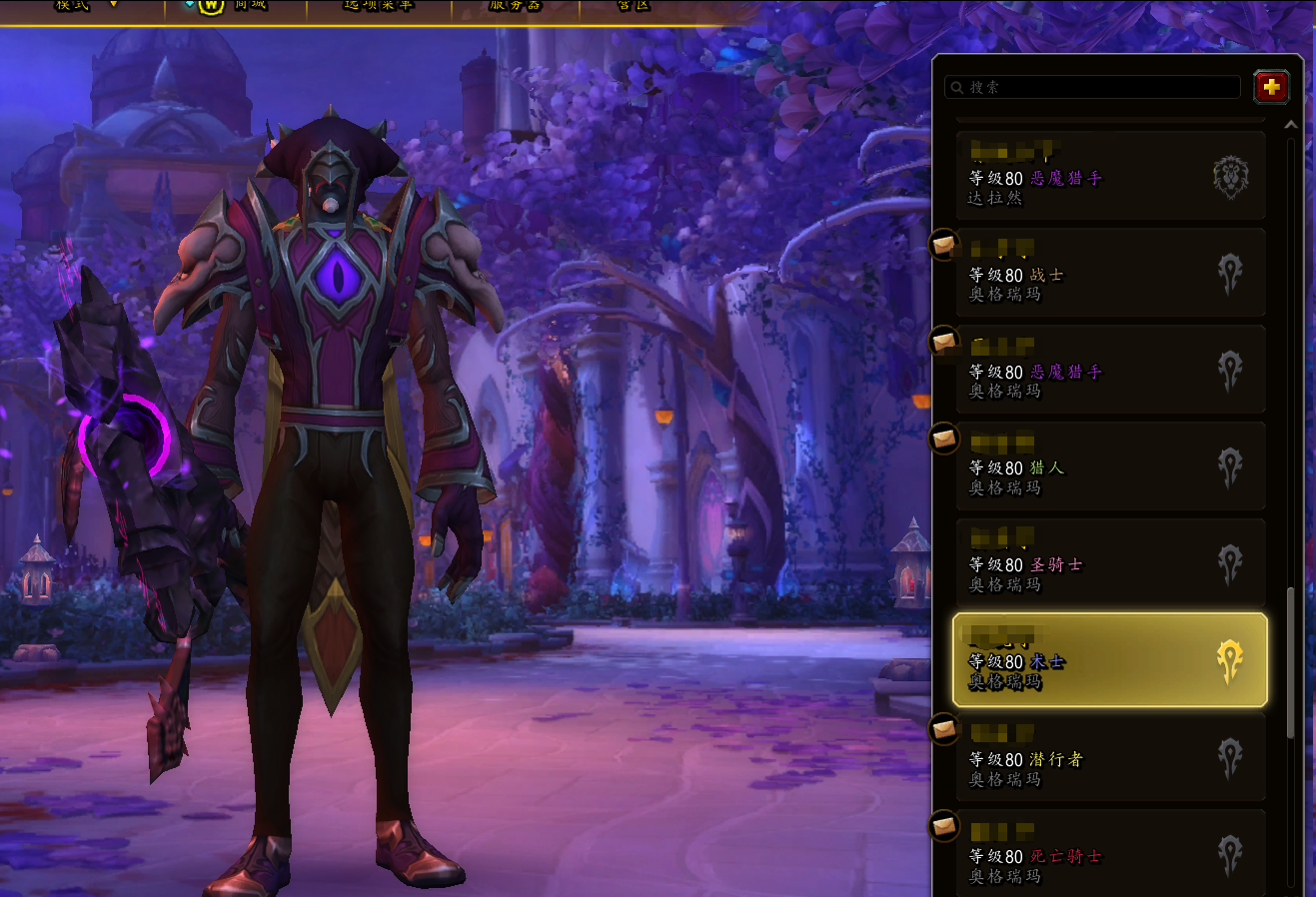Select the level 80 Paladin (圣骑士) row
This screenshot has width=1316, height=897.
click(x=1109, y=563)
